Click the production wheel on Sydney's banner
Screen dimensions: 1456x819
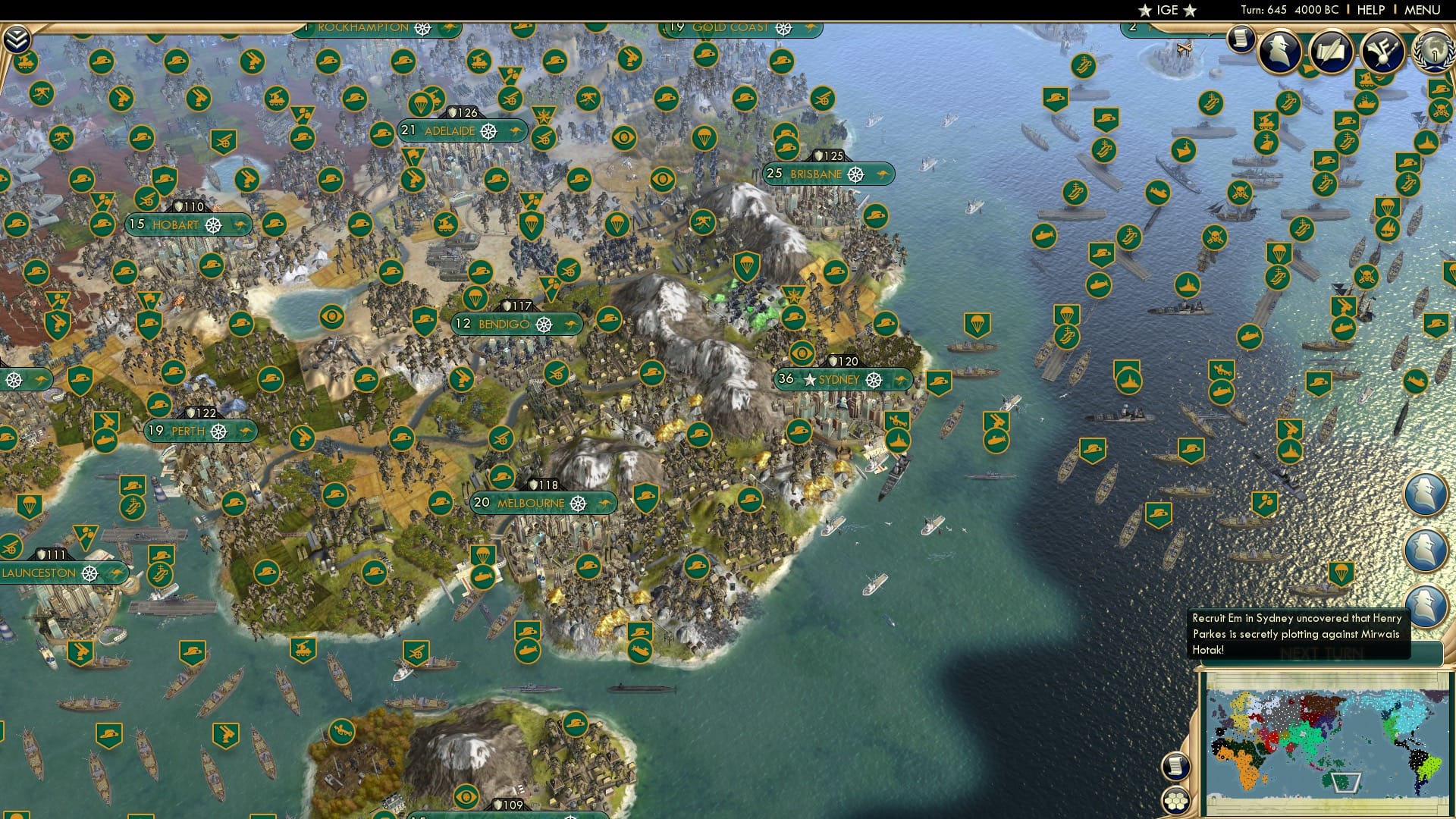pyautogui.click(x=875, y=381)
